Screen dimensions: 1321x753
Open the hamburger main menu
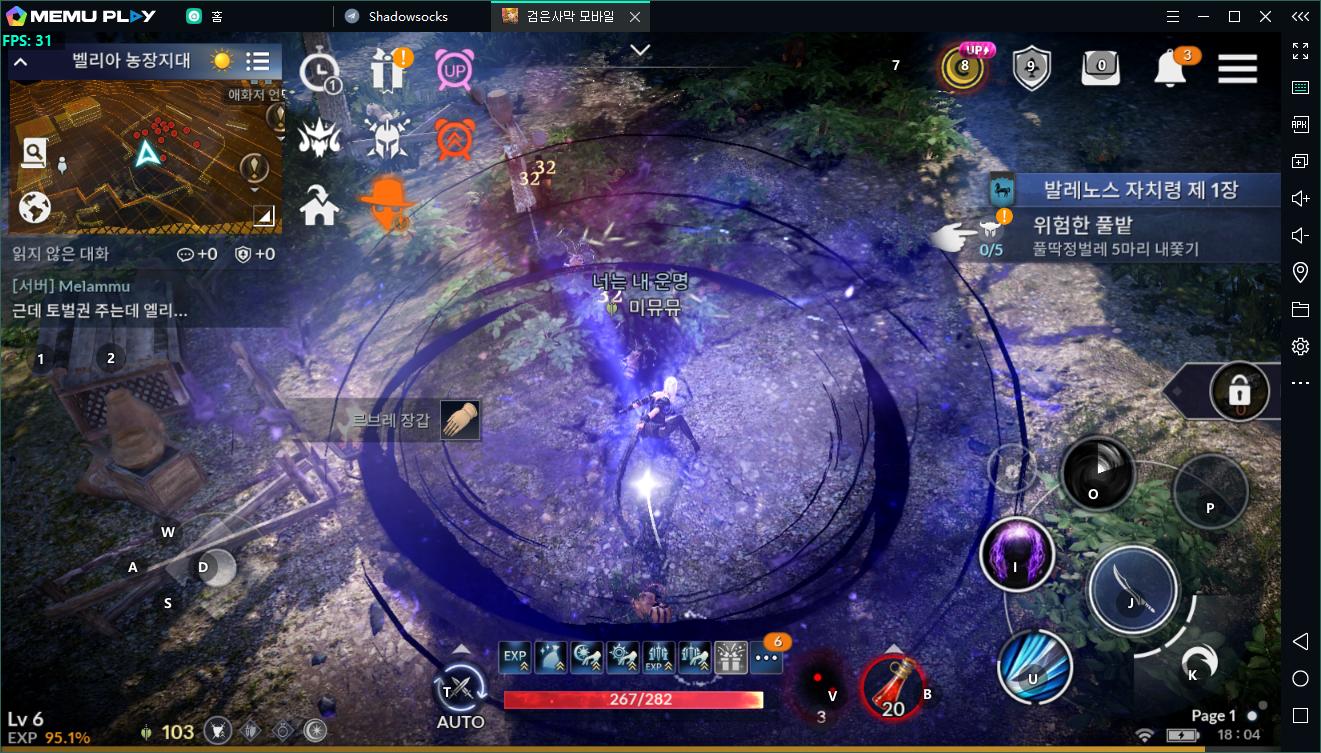pos(1237,68)
